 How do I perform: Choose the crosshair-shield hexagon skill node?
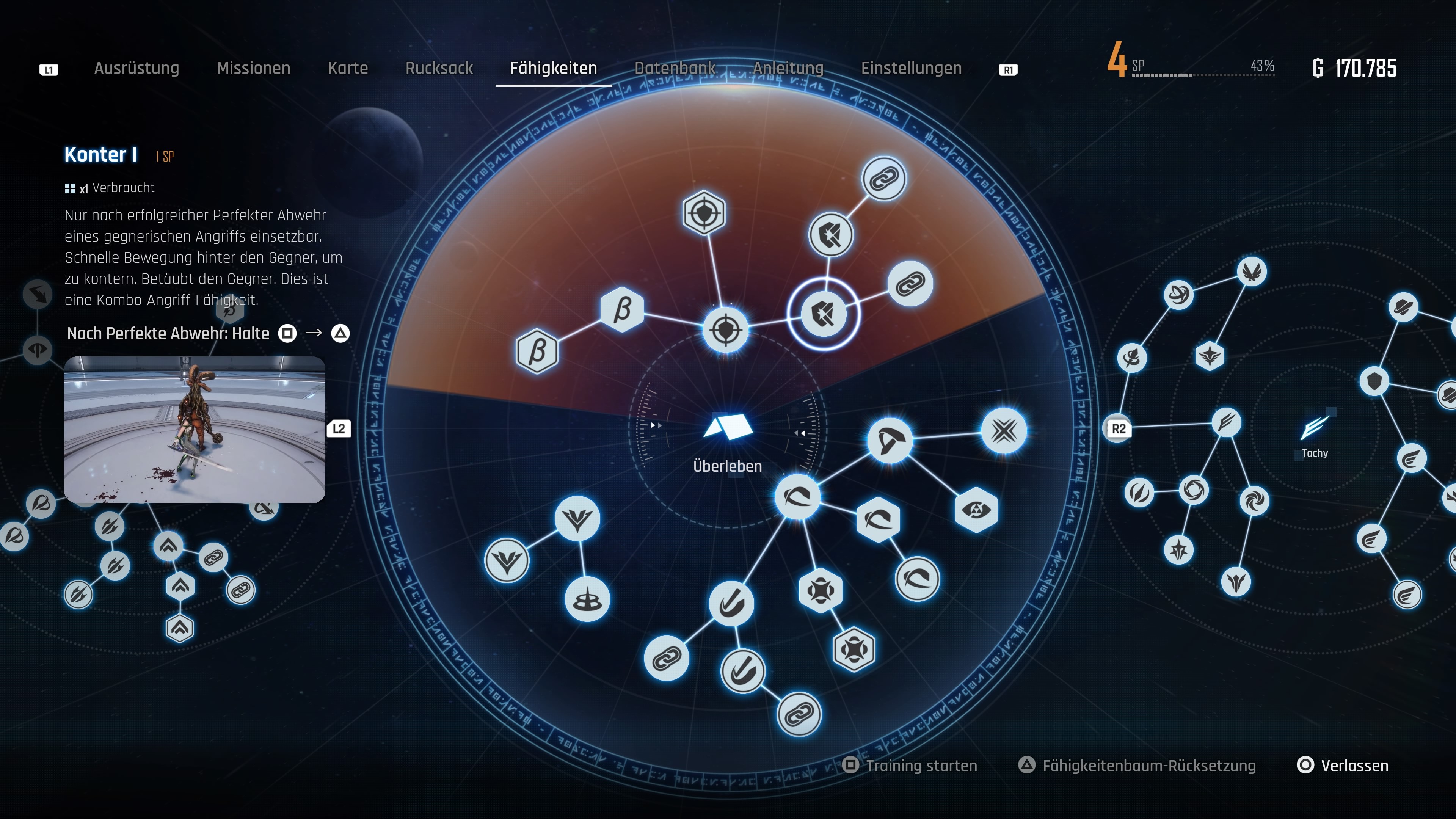coord(704,213)
